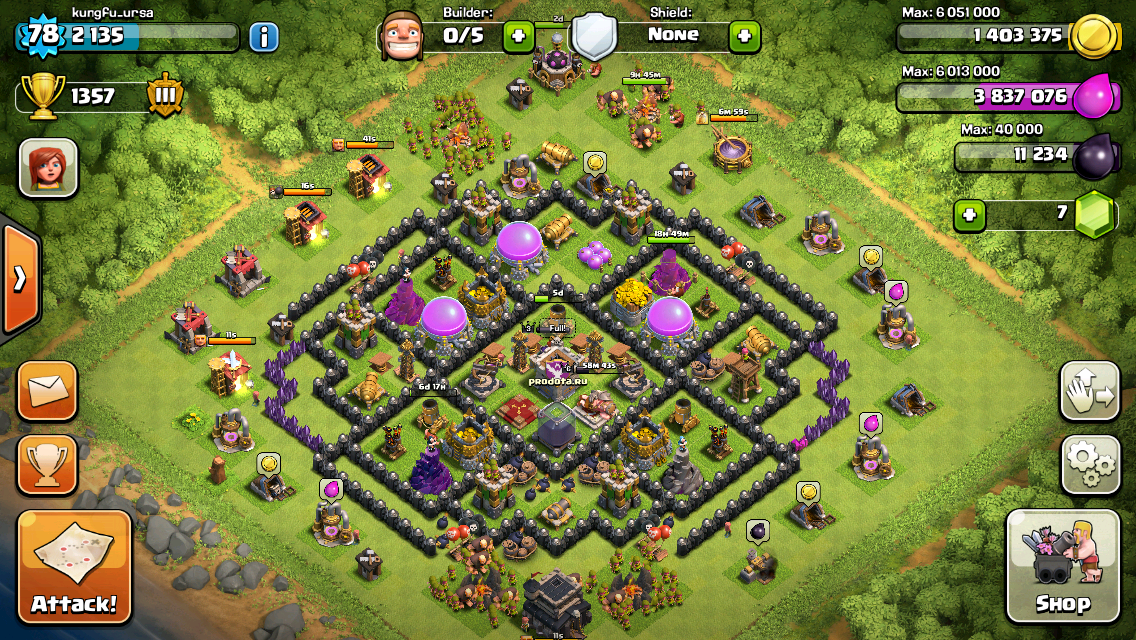Viewport: 1136px width, 640px height.
Task: Open the settings gears
Action: tap(1090, 464)
